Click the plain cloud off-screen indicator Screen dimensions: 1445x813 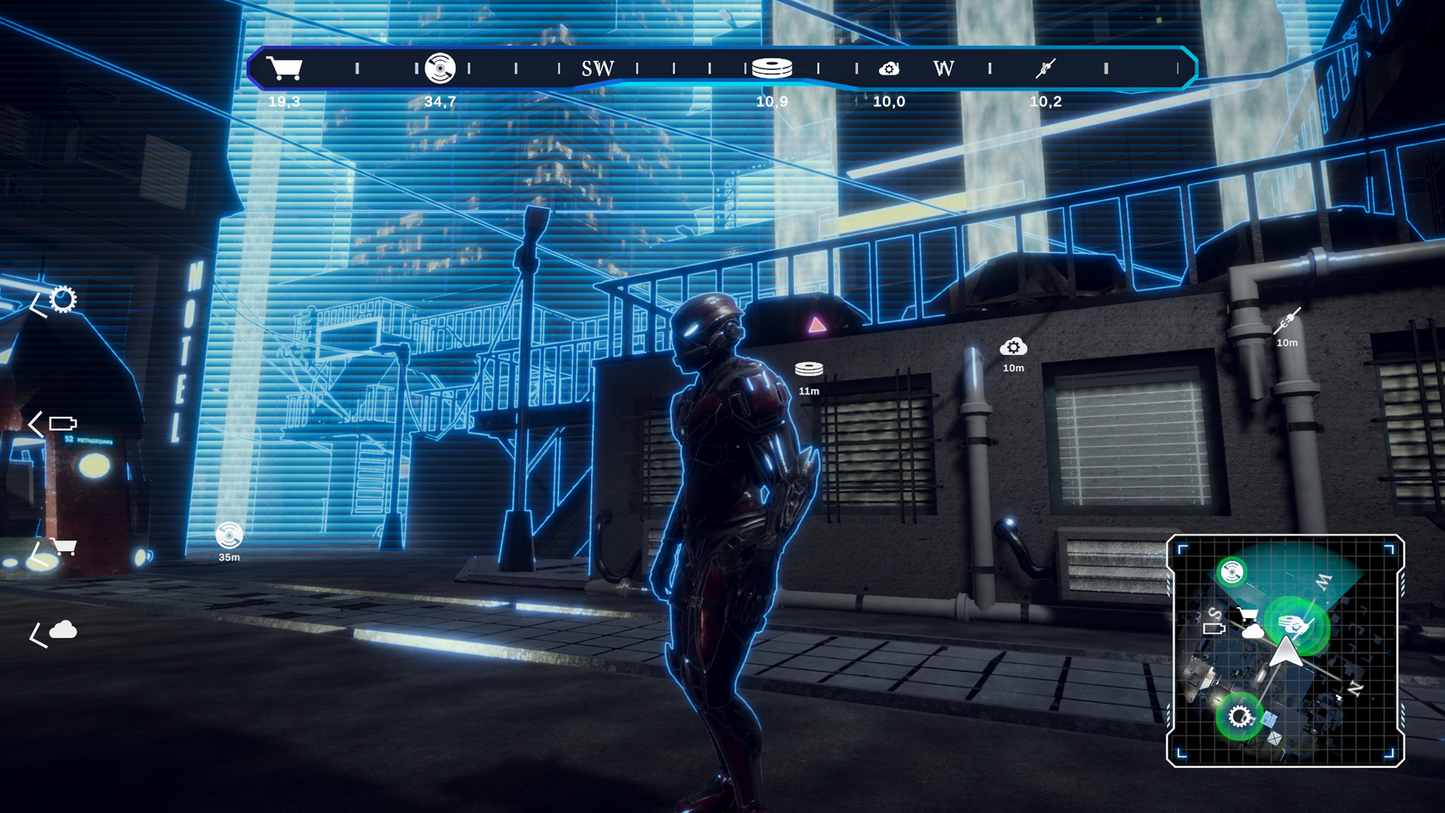point(63,629)
